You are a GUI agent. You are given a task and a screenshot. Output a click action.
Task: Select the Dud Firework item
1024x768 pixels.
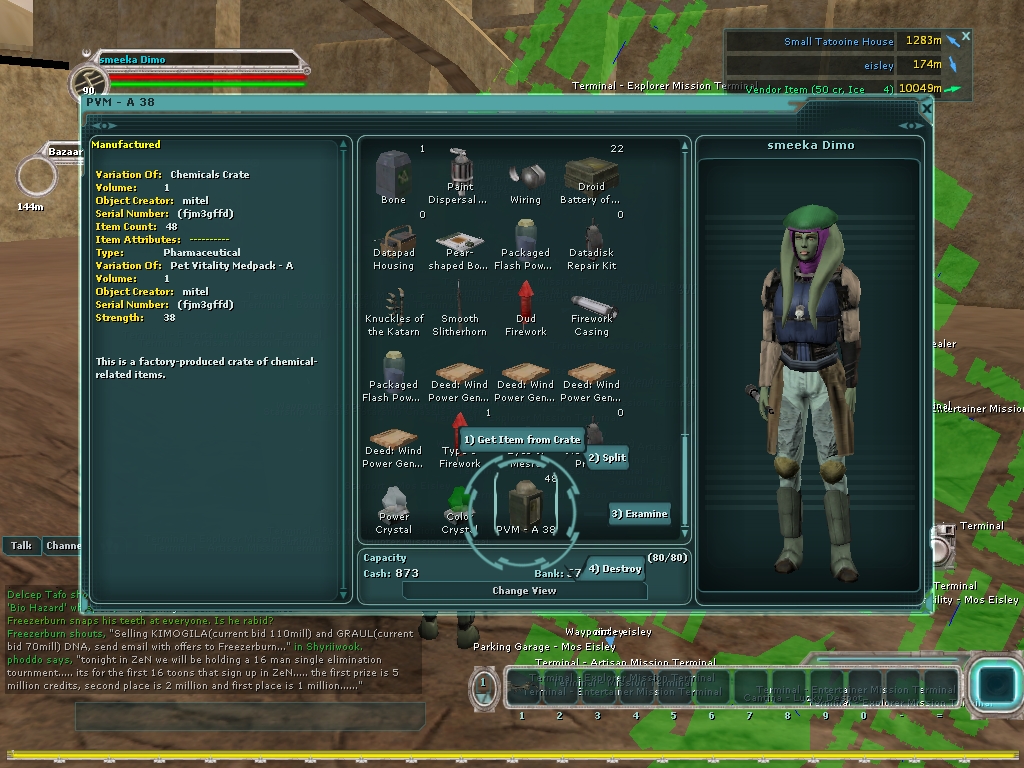pos(525,308)
